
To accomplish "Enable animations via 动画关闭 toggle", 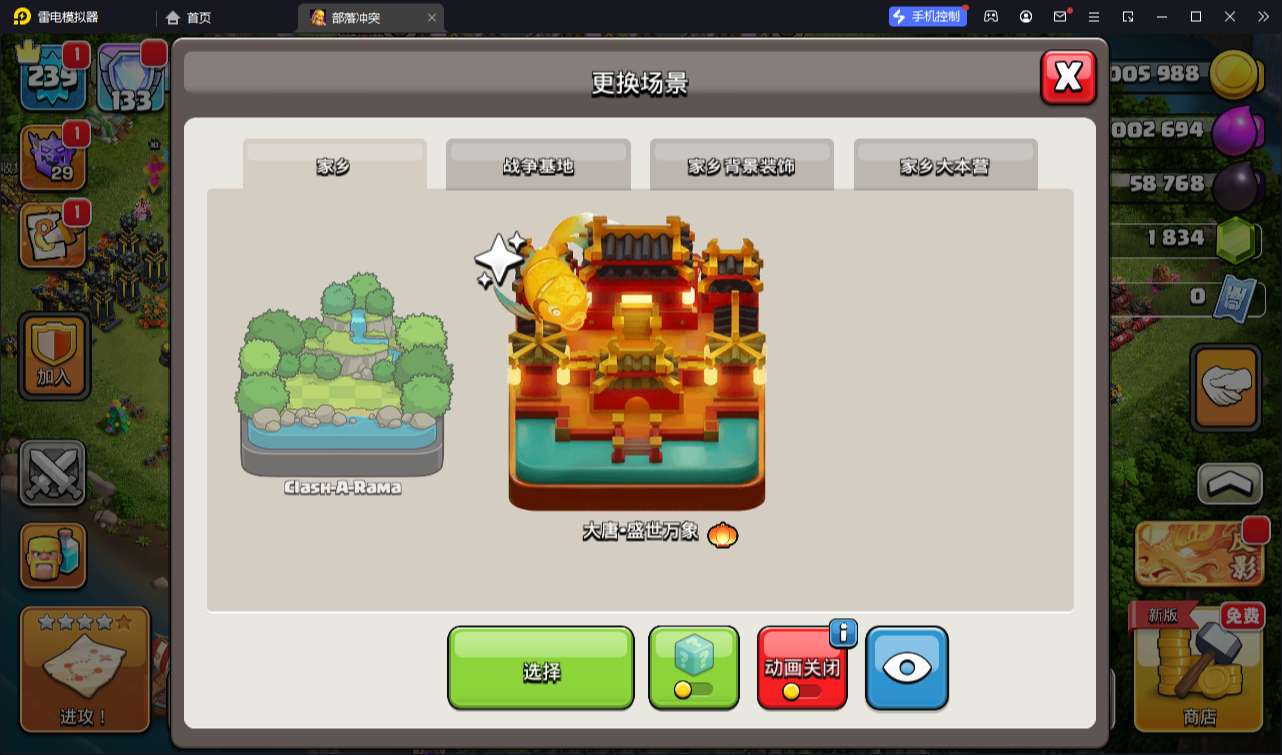I will tap(802, 668).
